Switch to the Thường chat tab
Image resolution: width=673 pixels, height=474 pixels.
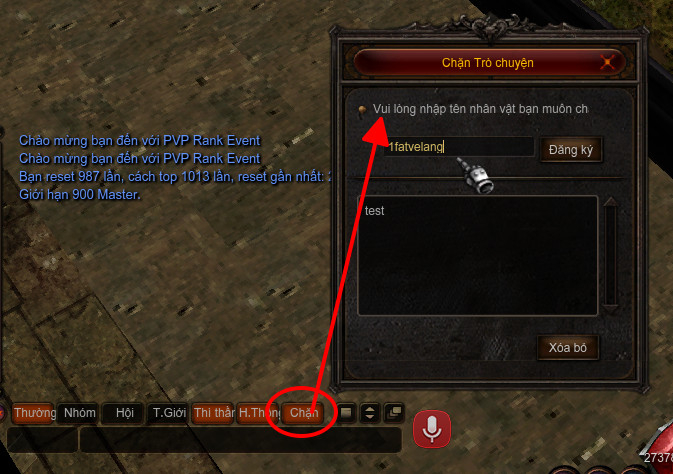click(35, 413)
